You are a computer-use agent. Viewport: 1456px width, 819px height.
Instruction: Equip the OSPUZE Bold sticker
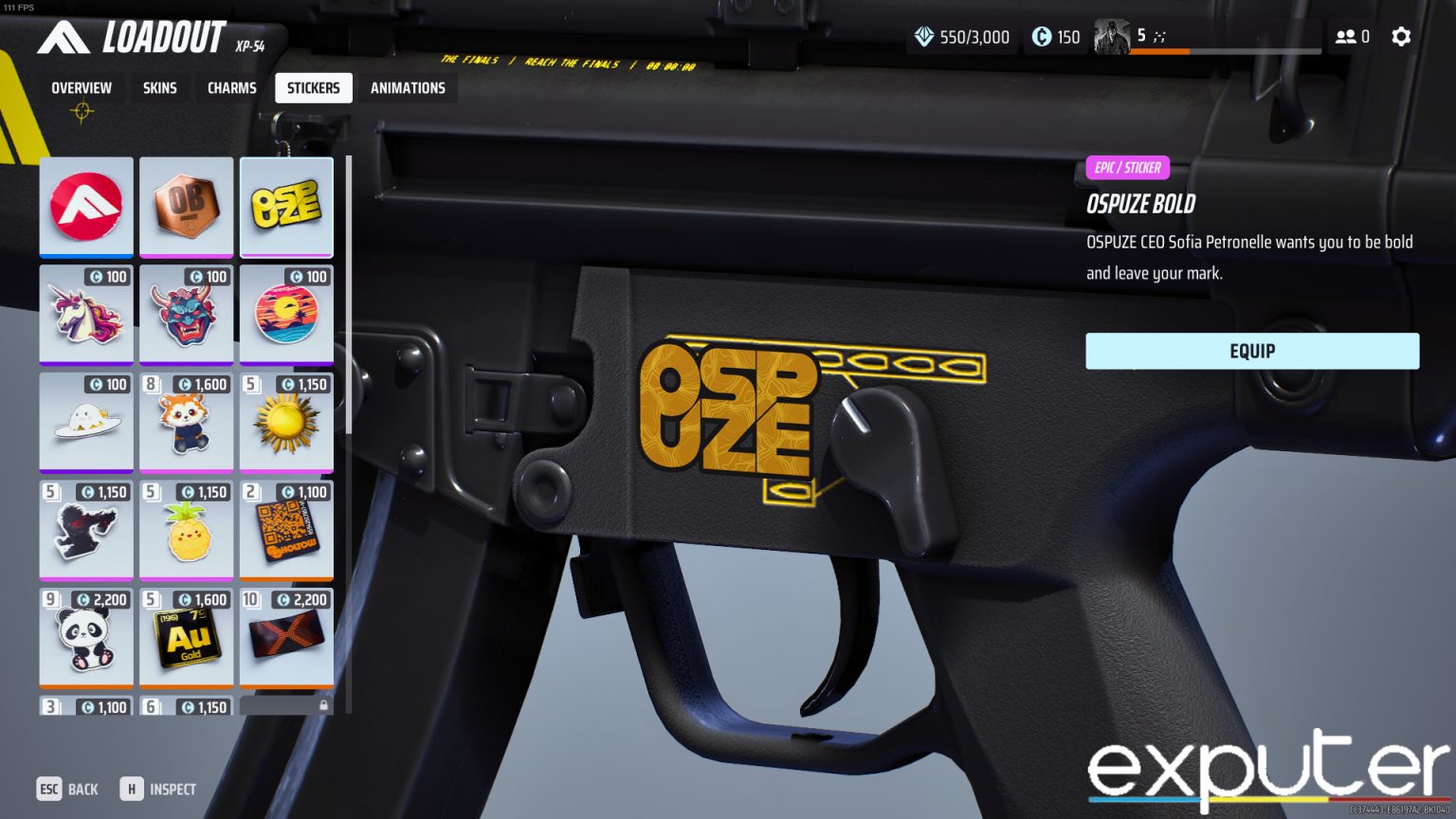(1251, 351)
